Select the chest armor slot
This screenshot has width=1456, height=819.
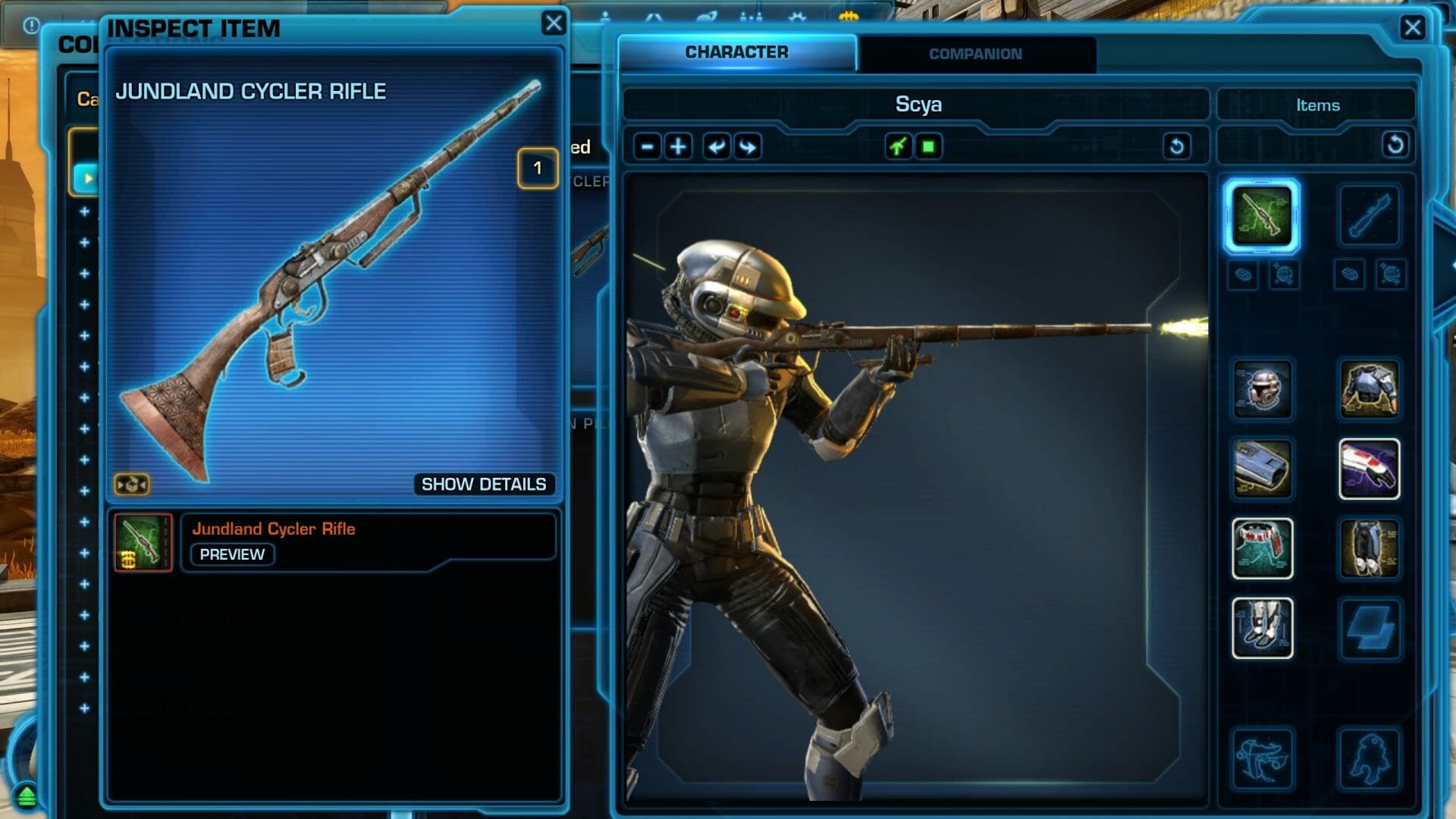point(1369,390)
